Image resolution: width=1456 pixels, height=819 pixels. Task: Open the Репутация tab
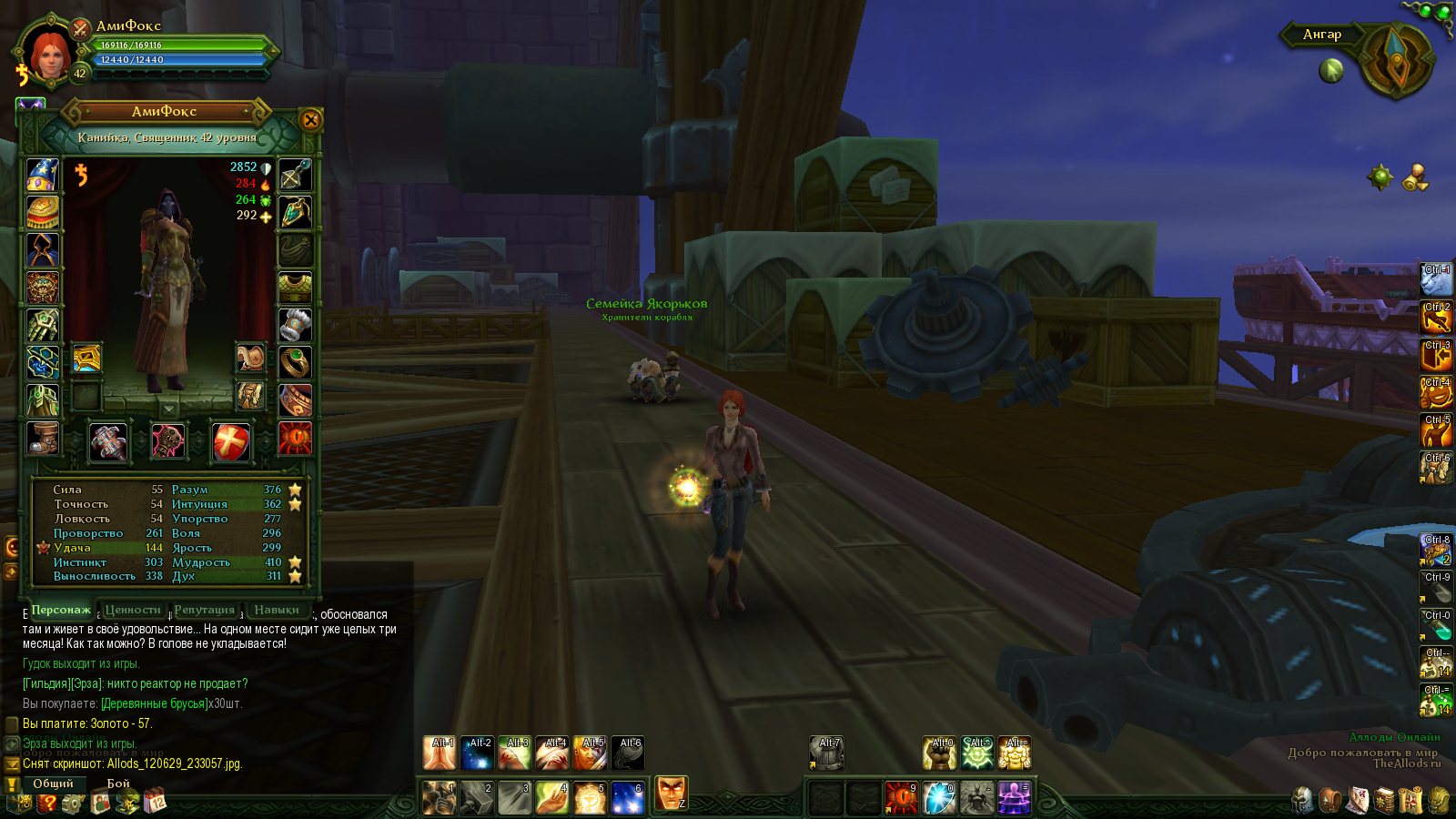pyautogui.click(x=205, y=610)
